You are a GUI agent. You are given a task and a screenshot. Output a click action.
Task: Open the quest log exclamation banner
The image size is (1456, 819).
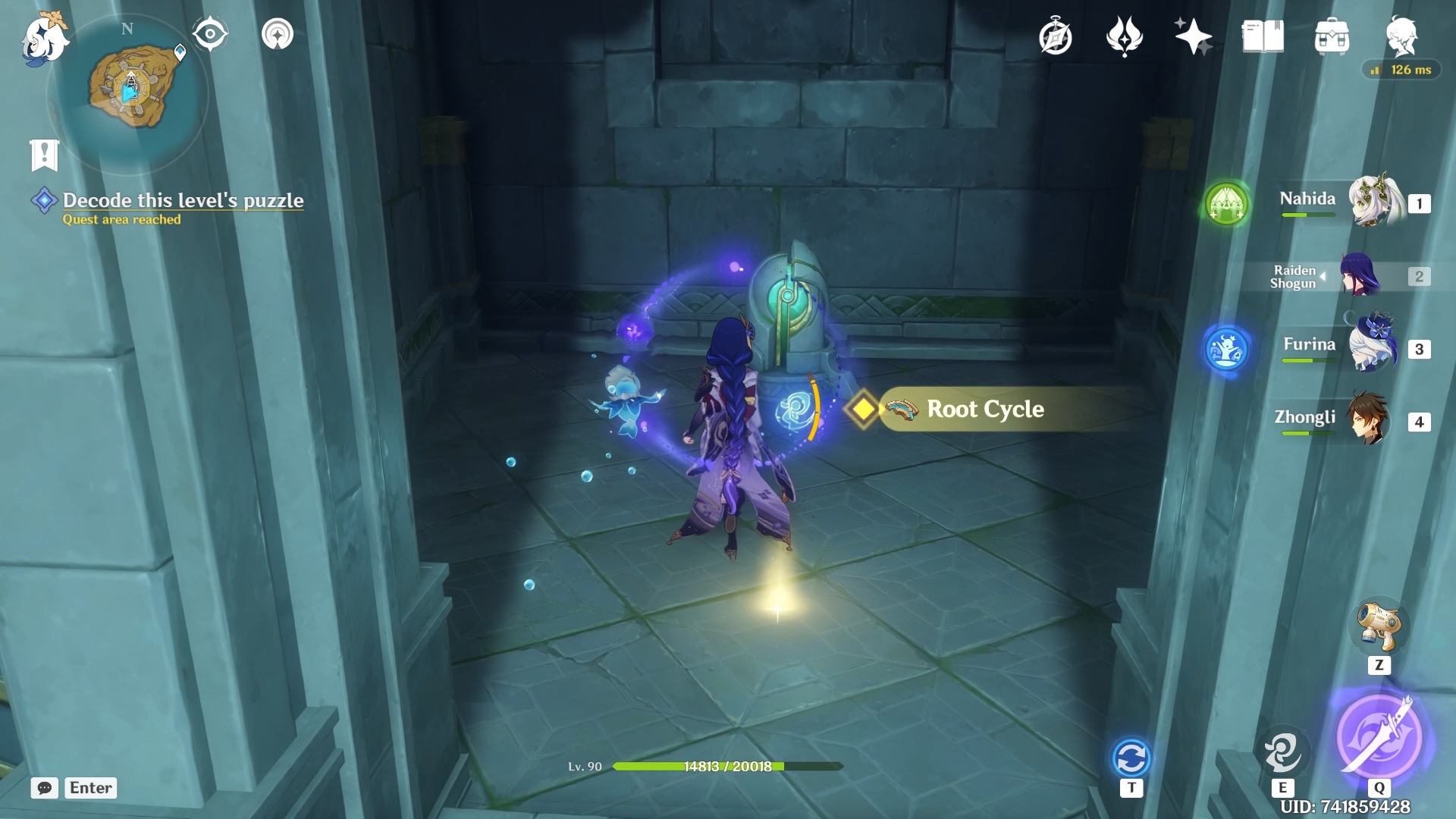click(x=44, y=155)
